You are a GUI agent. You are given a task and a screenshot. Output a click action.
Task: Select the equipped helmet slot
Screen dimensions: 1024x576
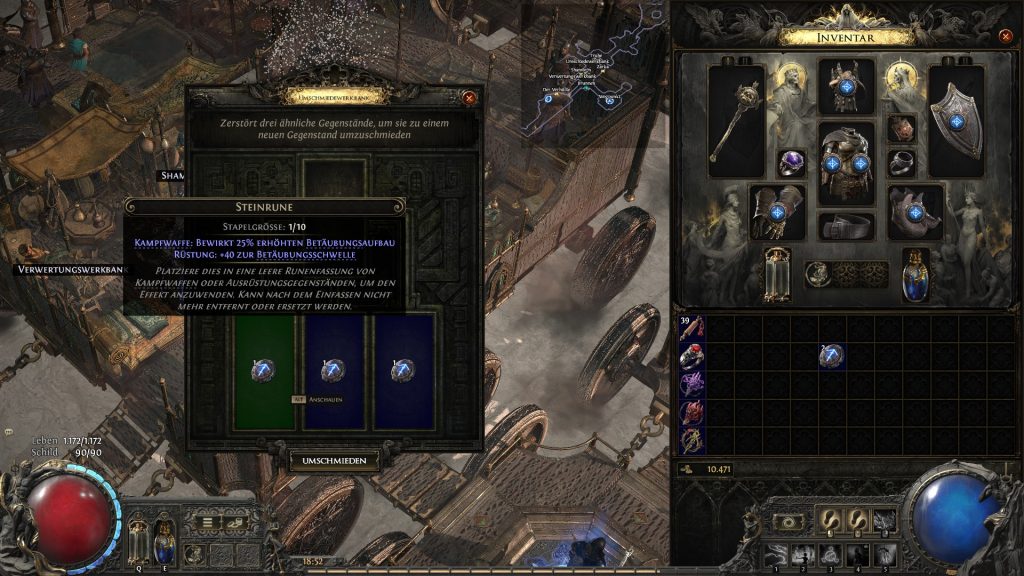(x=846, y=87)
